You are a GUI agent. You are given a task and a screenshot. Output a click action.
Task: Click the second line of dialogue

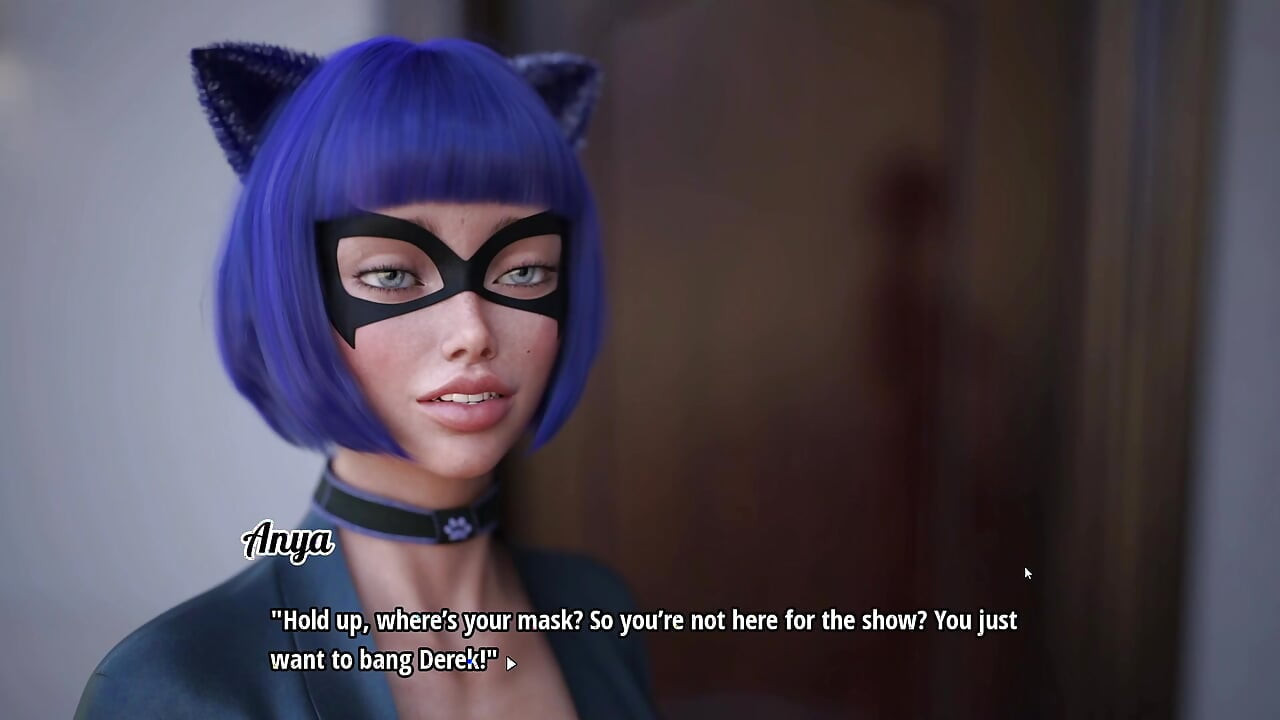click(380, 660)
